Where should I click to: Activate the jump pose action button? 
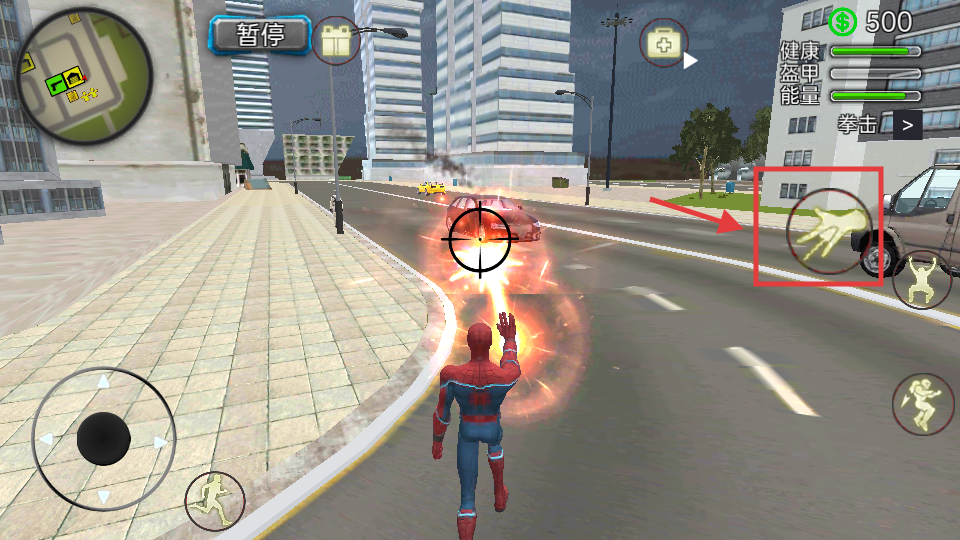pyautogui.click(x=921, y=280)
